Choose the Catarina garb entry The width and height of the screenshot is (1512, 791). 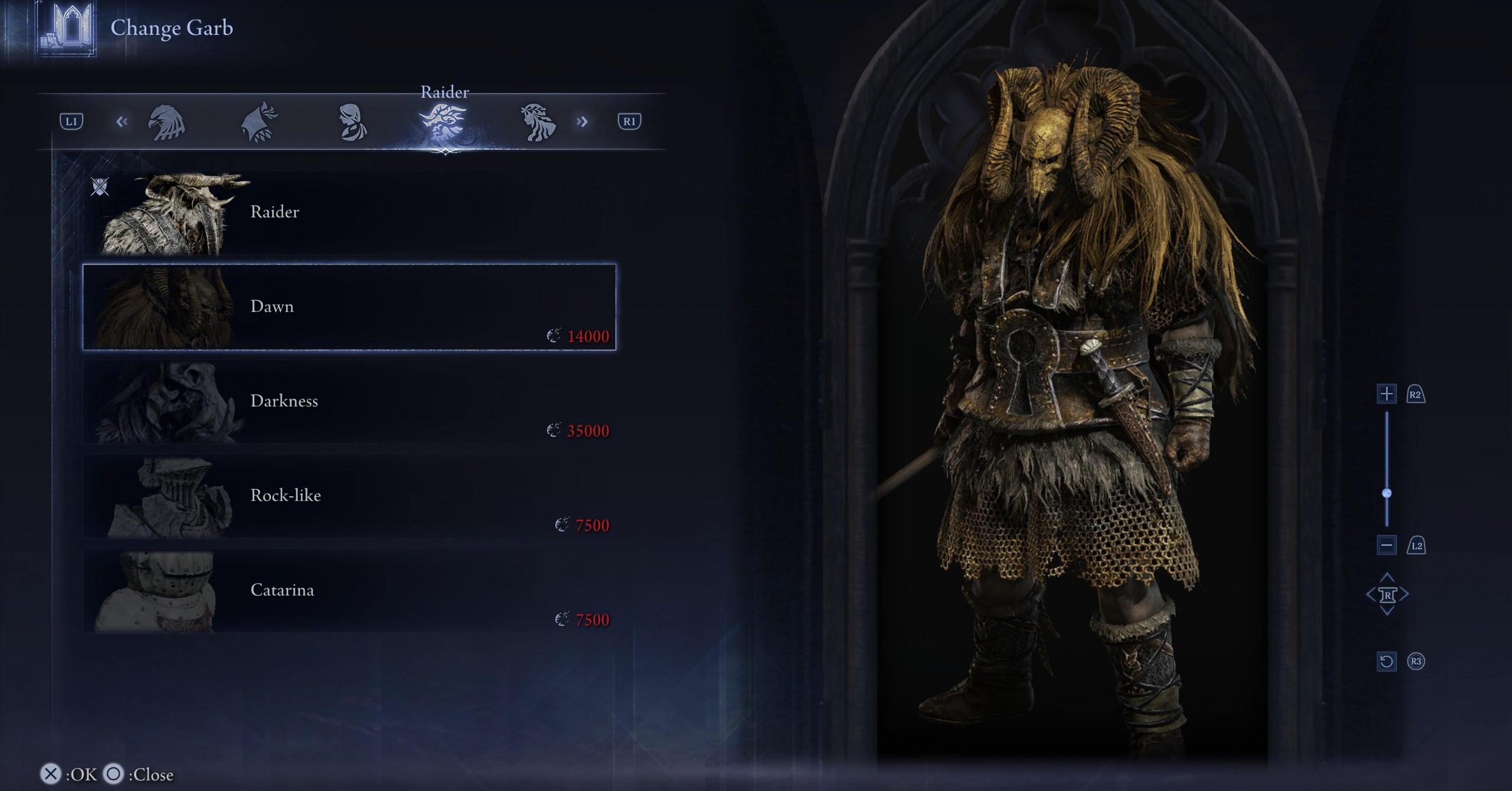coord(348,591)
